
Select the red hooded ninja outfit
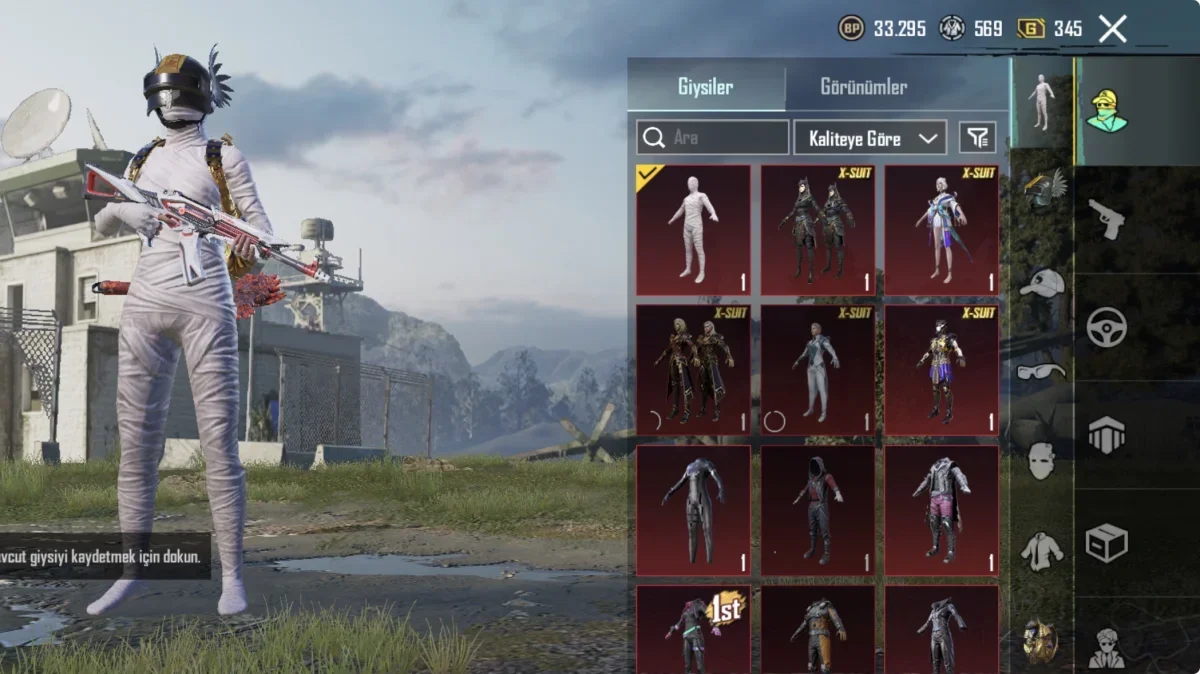[817, 510]
